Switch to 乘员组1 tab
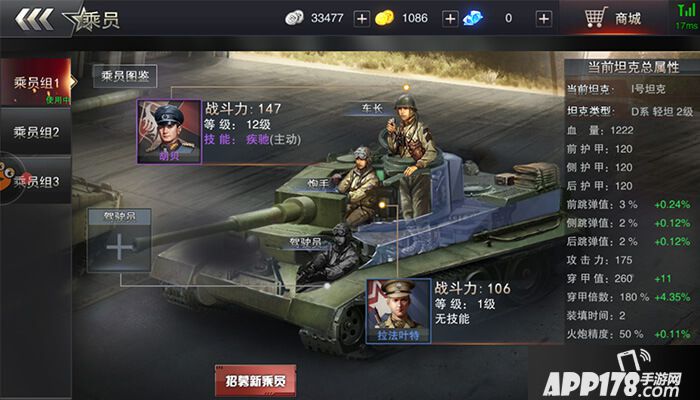Image resolution: width=700 pixels, height=400 pixels. click(x=36, y=84)
